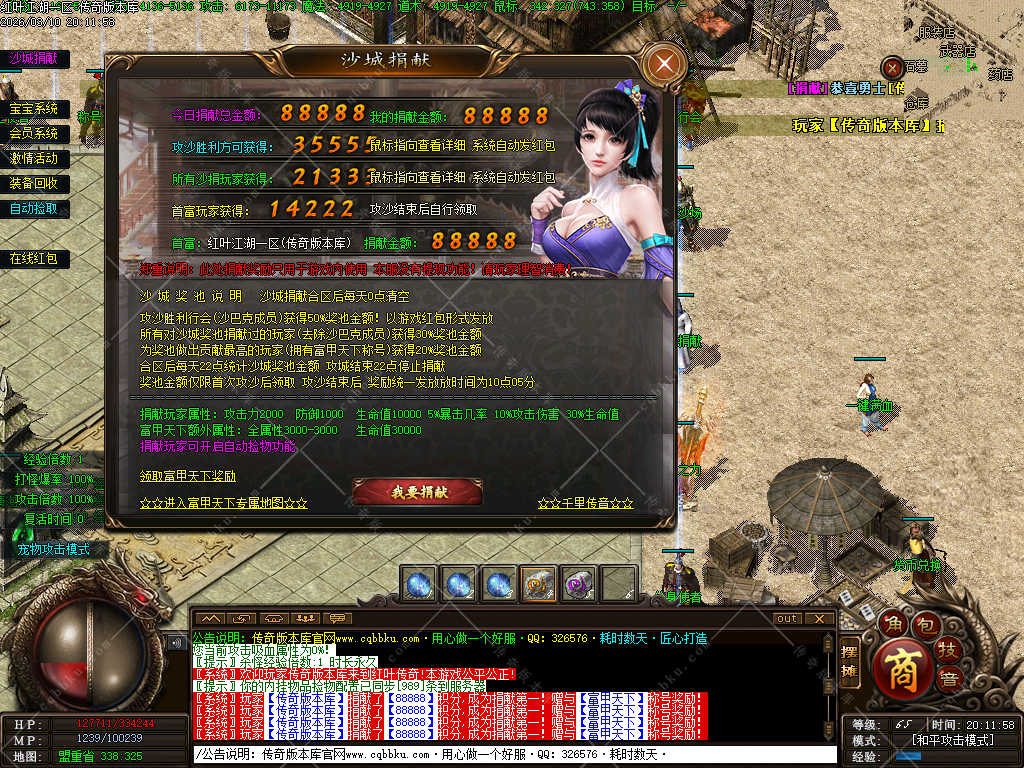Open the 装备回收 equipment recycling menu

[34, 184]
